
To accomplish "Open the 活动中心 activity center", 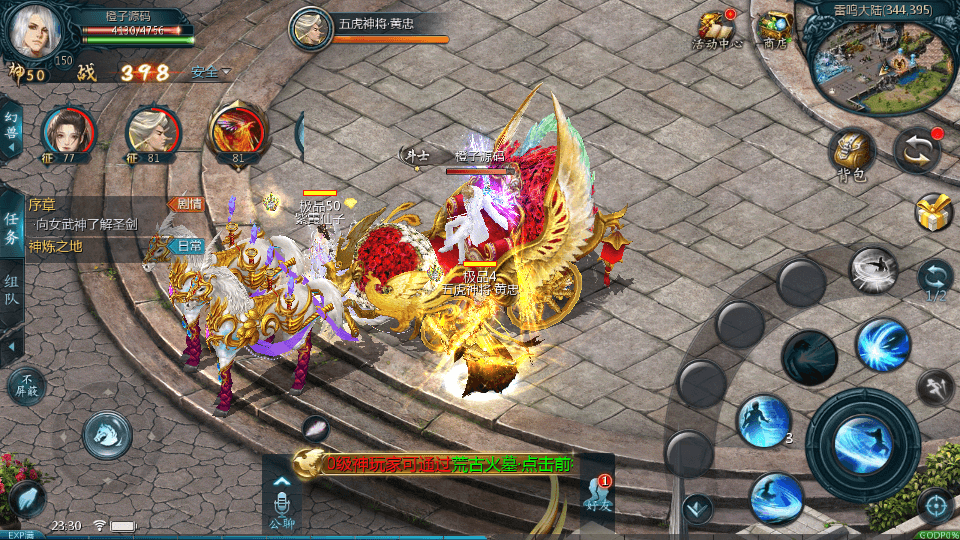I will tap(716, 29).
